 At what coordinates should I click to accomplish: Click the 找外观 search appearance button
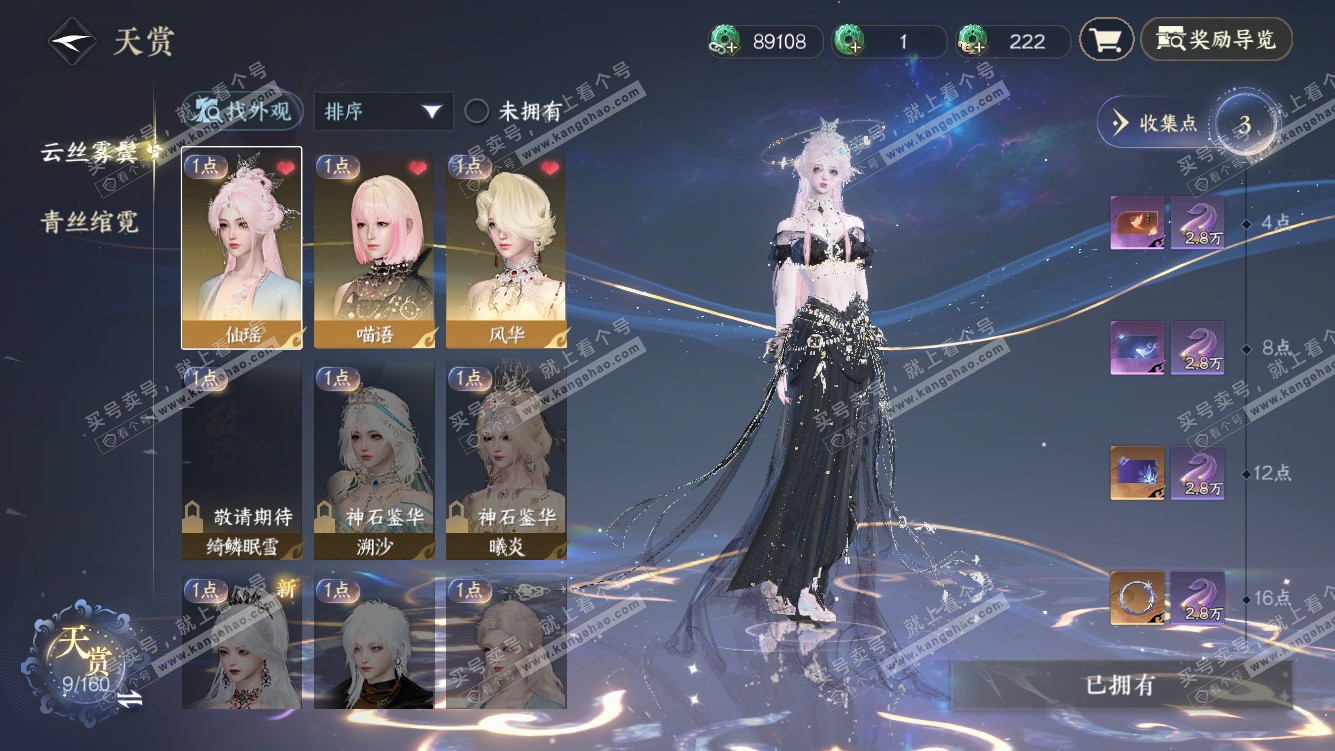coord(244,111)
